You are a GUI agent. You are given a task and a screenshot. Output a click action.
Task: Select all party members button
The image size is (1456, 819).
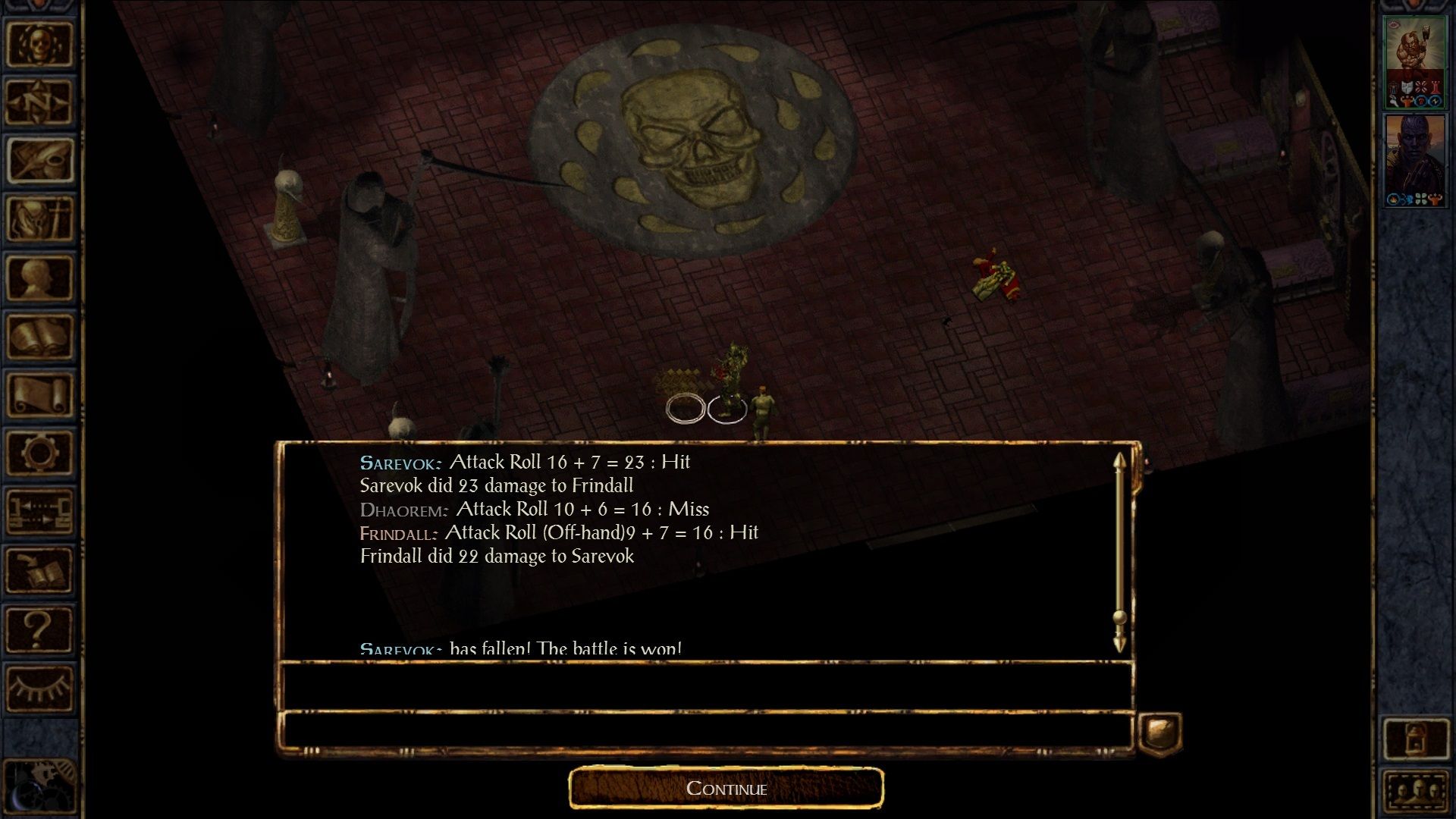(x=1415, y=792)
